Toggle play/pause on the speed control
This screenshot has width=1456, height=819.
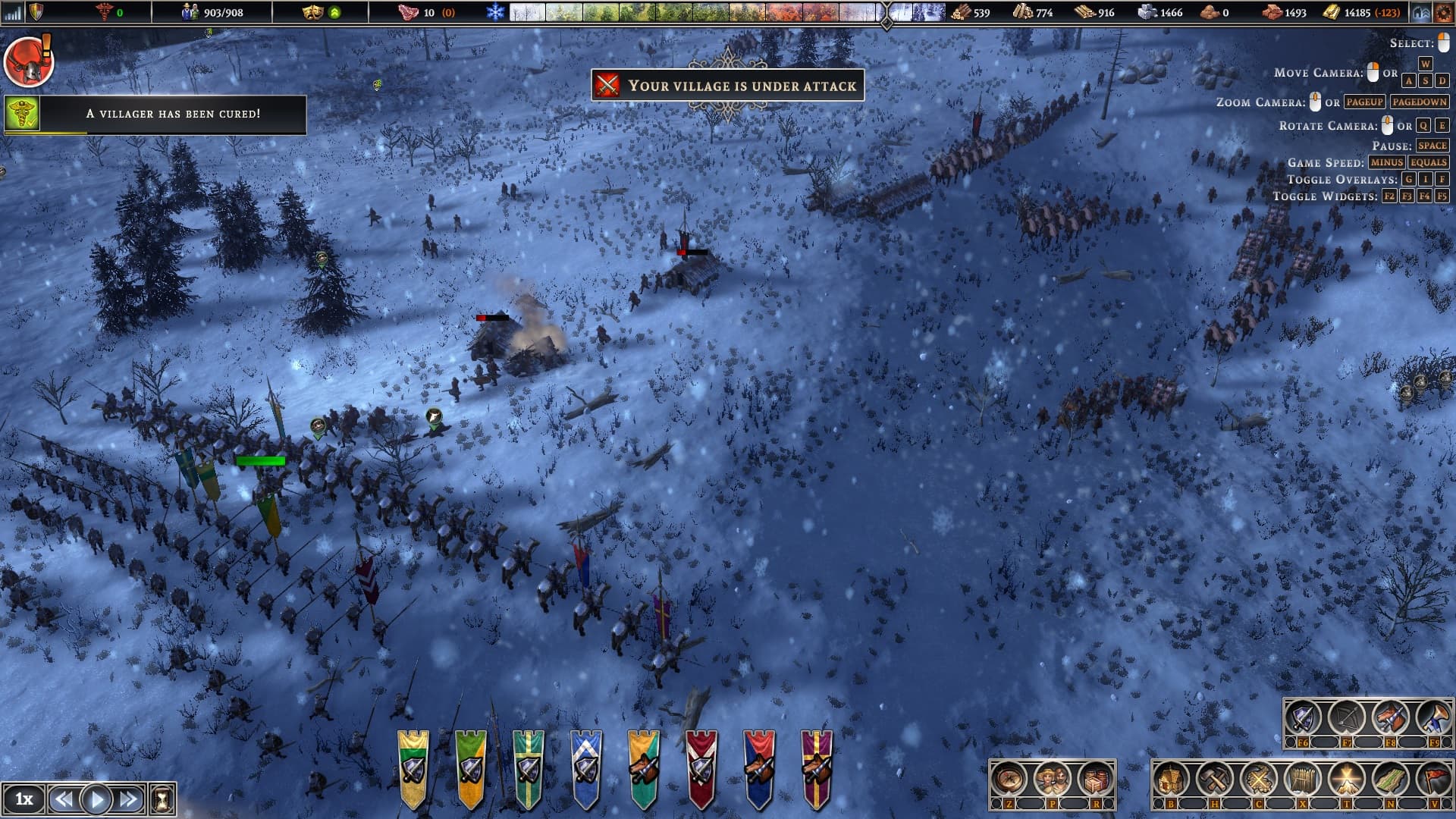coord(96,799)
